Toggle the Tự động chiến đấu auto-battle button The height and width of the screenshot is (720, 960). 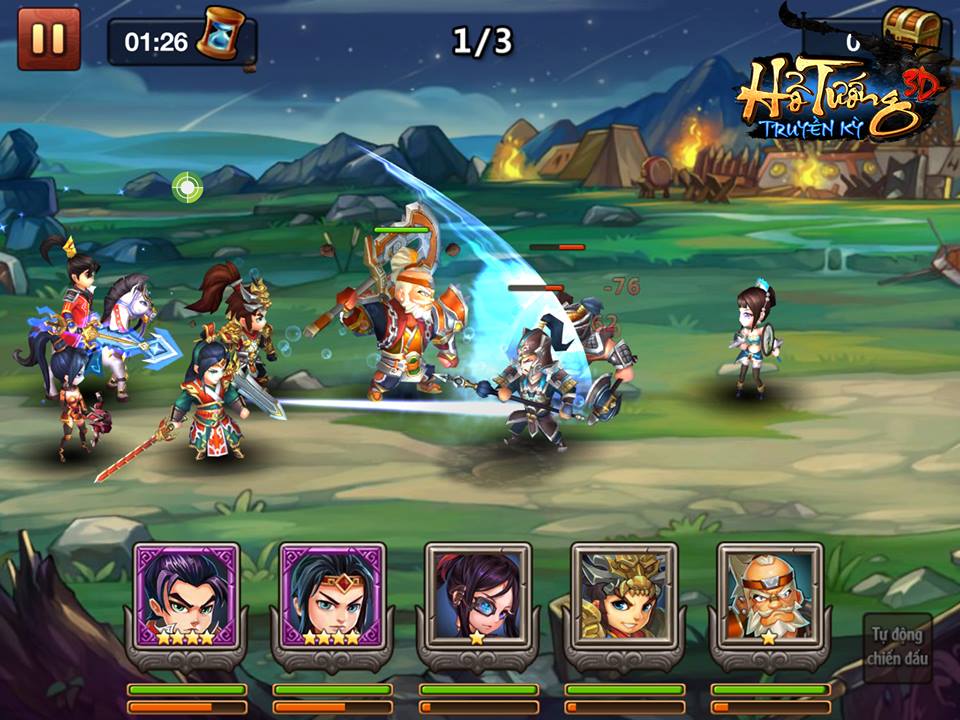coord(899,646)
